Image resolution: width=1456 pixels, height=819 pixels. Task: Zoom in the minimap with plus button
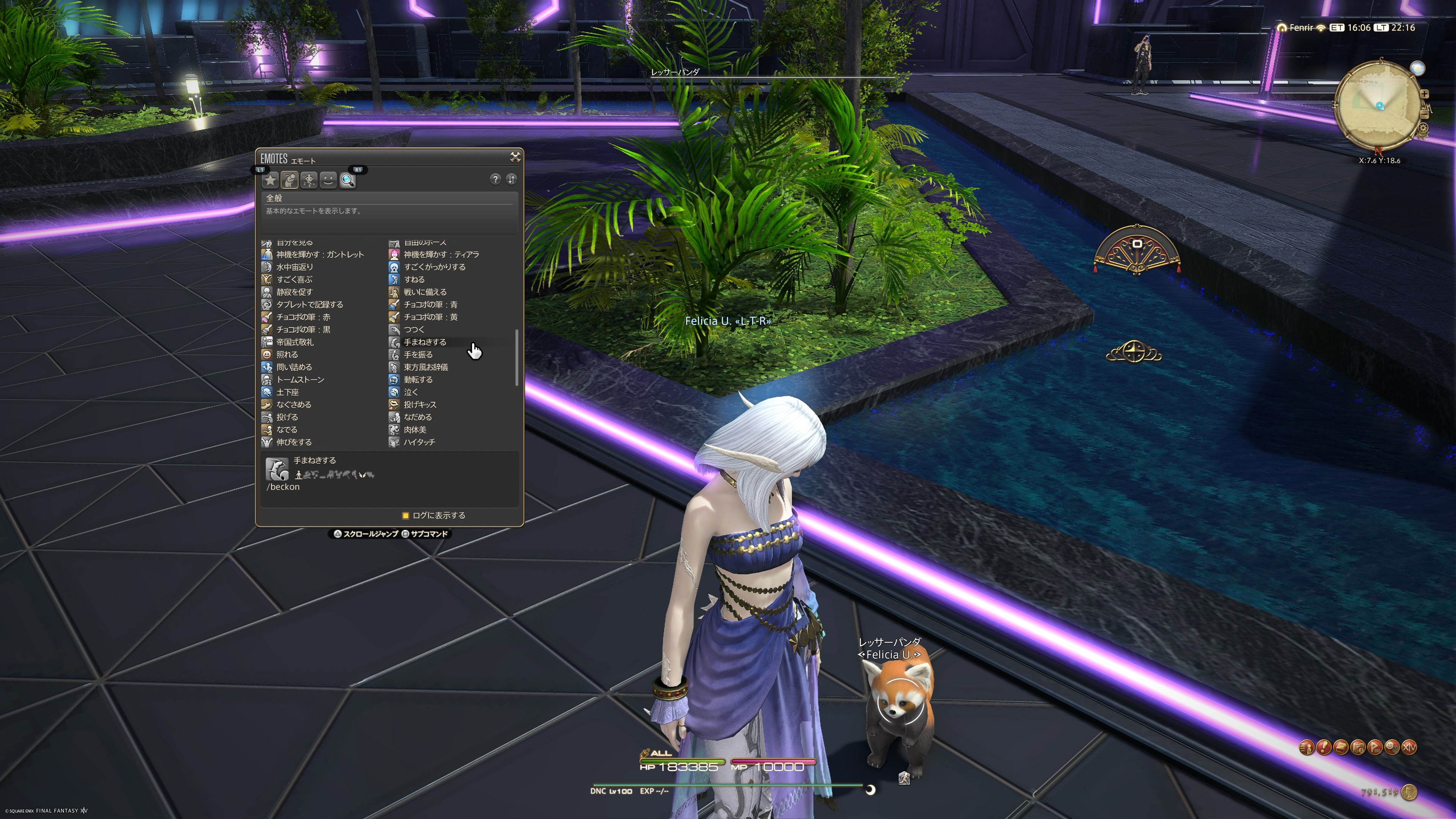(1425, 94)
